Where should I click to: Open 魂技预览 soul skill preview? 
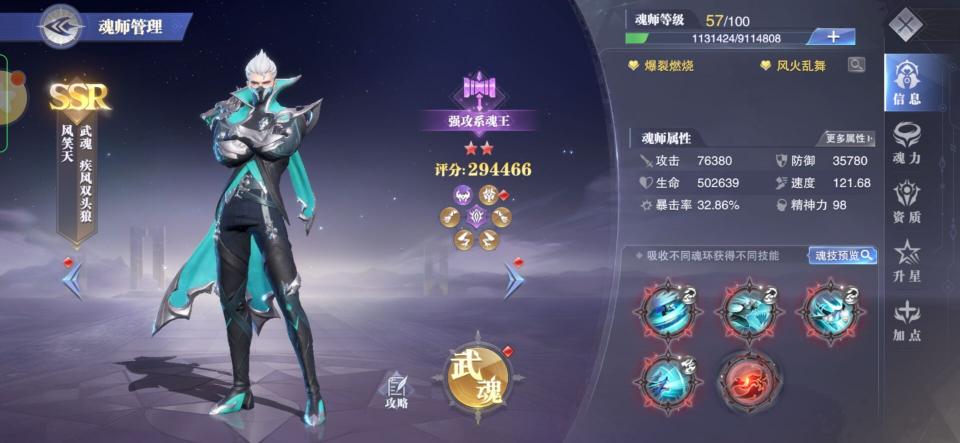(x=842, y=255)
